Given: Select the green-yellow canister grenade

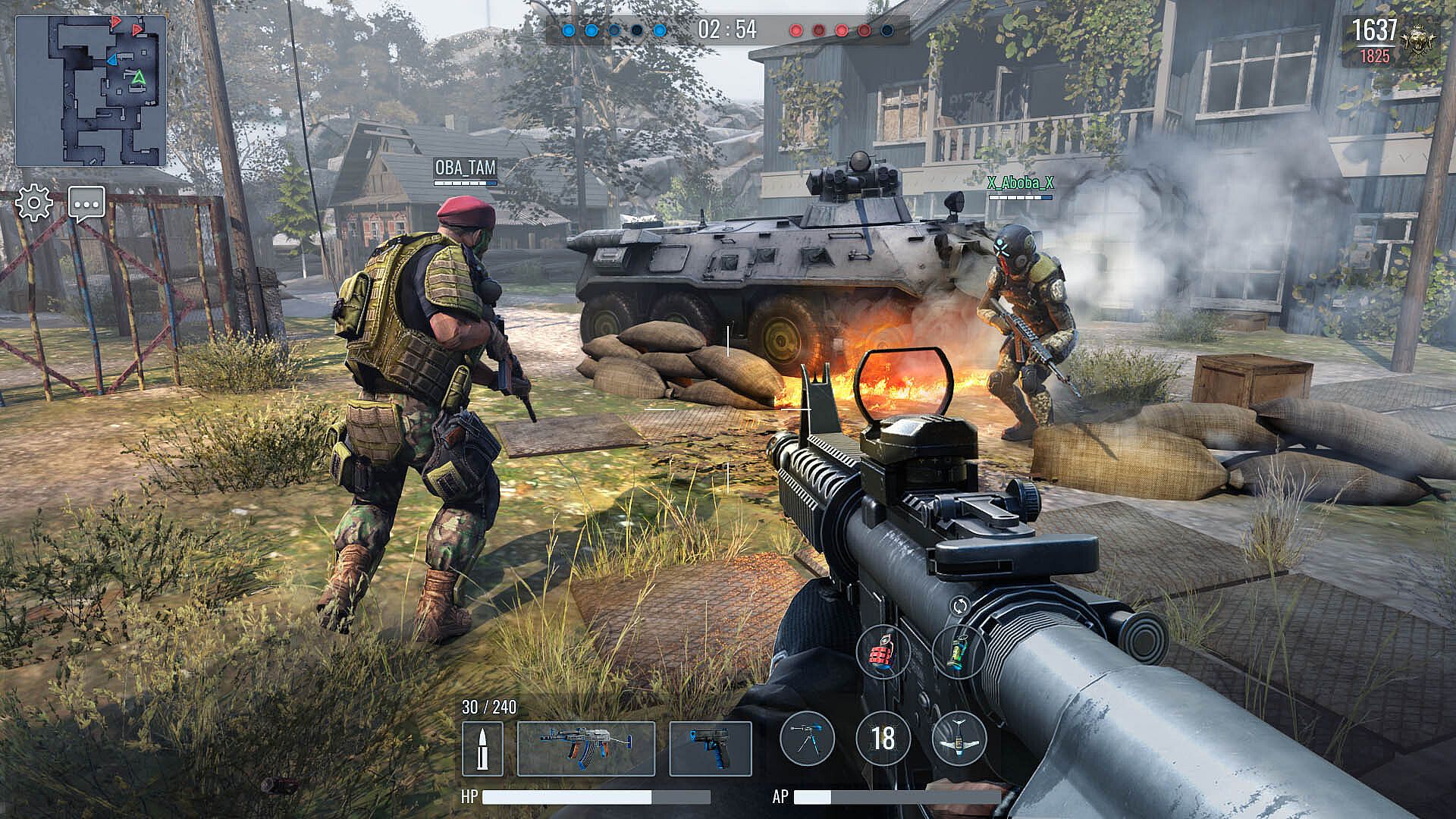Looking at the screenshot, I should tap(959, 651).
